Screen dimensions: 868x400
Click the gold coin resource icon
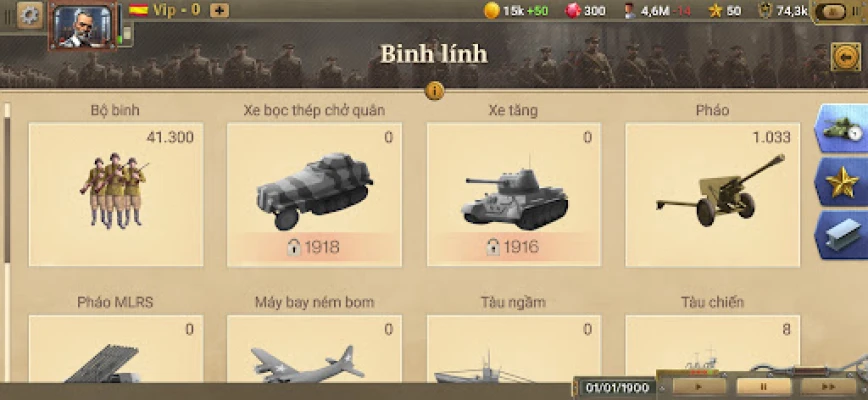pyautogui.click(x=491, y=11)
